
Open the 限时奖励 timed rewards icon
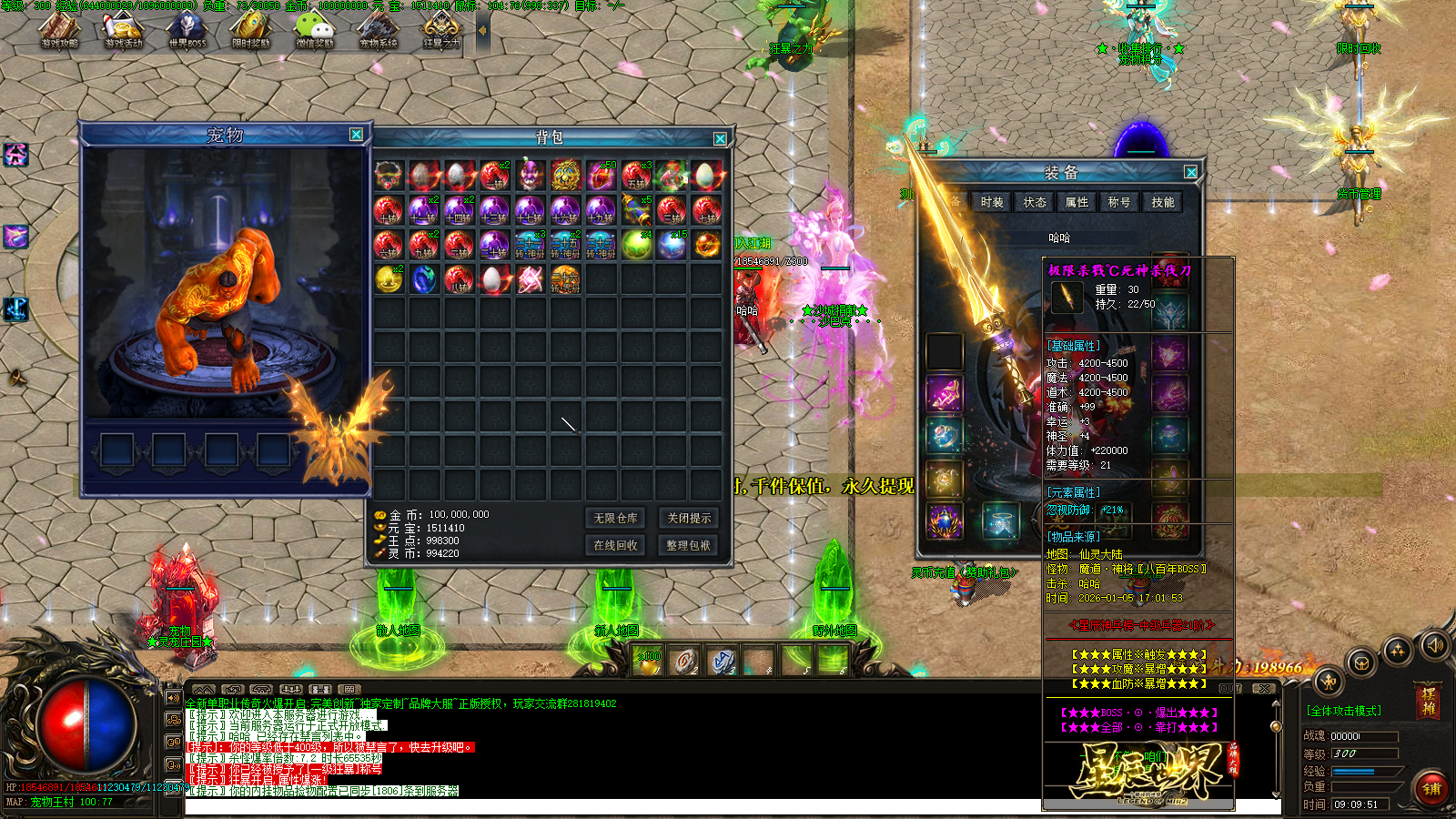click(x=251, y=29)
